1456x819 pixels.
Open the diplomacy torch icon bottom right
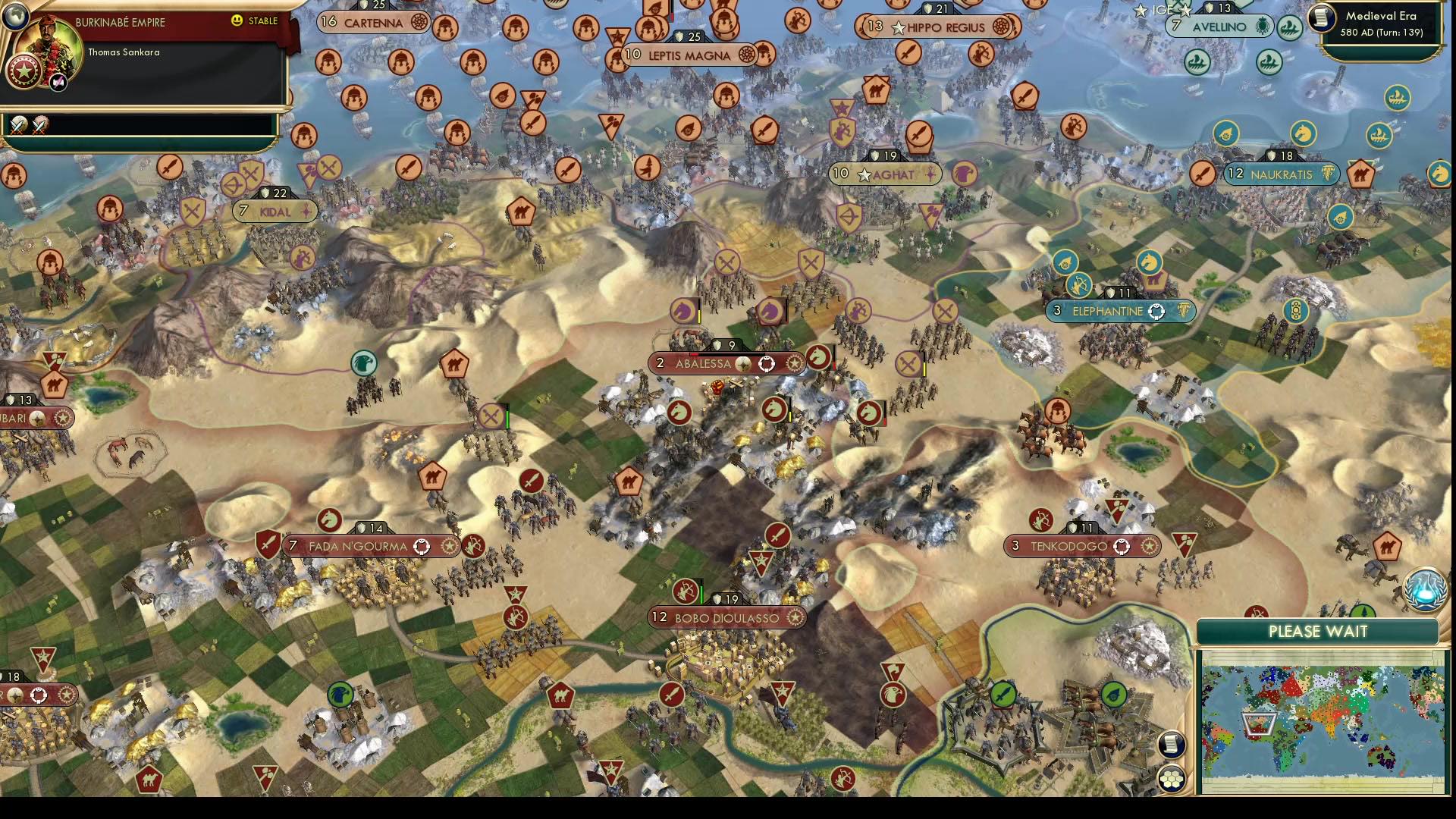pyautogui.click(x=1426, y=590)
